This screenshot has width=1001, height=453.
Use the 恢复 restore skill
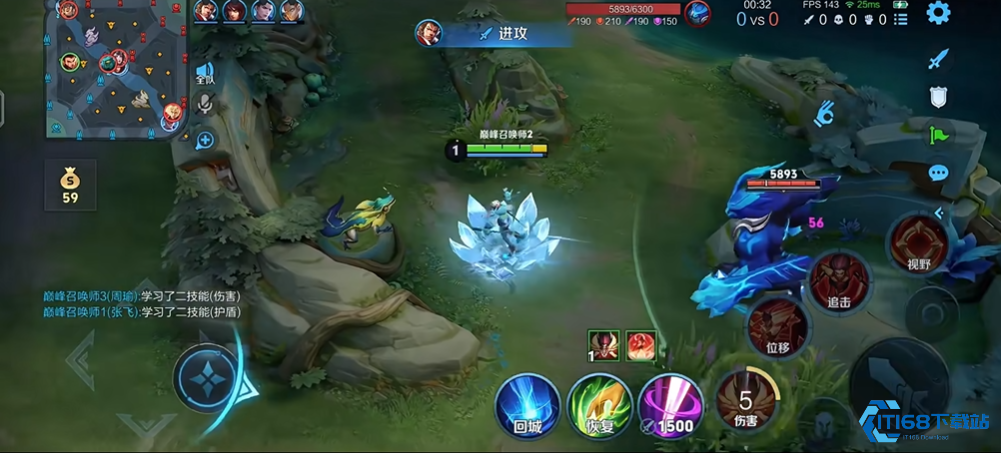(598, 405)
